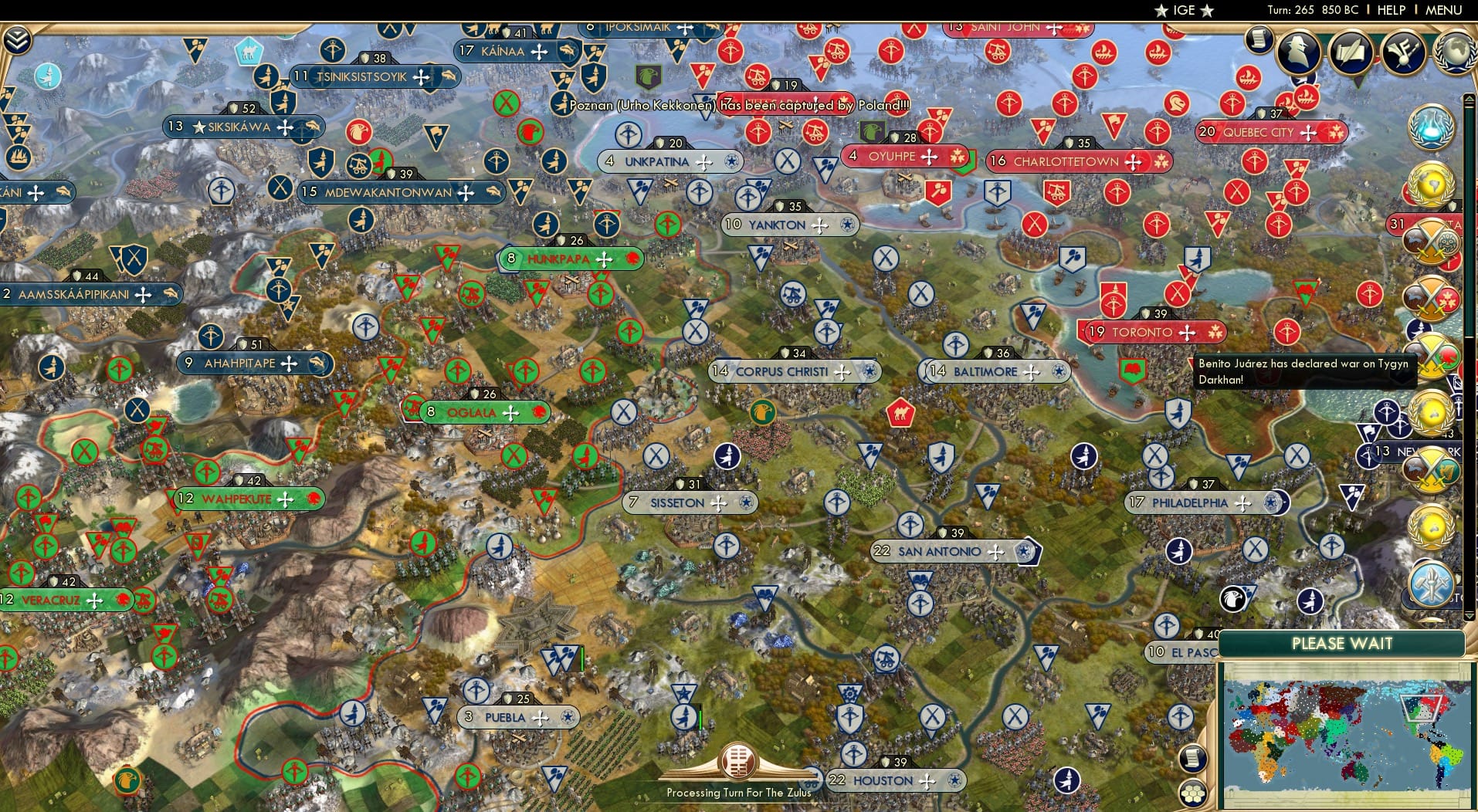This screenshot has width=1478, height=812.
Task: Open the Culture overview flag icon
Action: [1402, 52]
